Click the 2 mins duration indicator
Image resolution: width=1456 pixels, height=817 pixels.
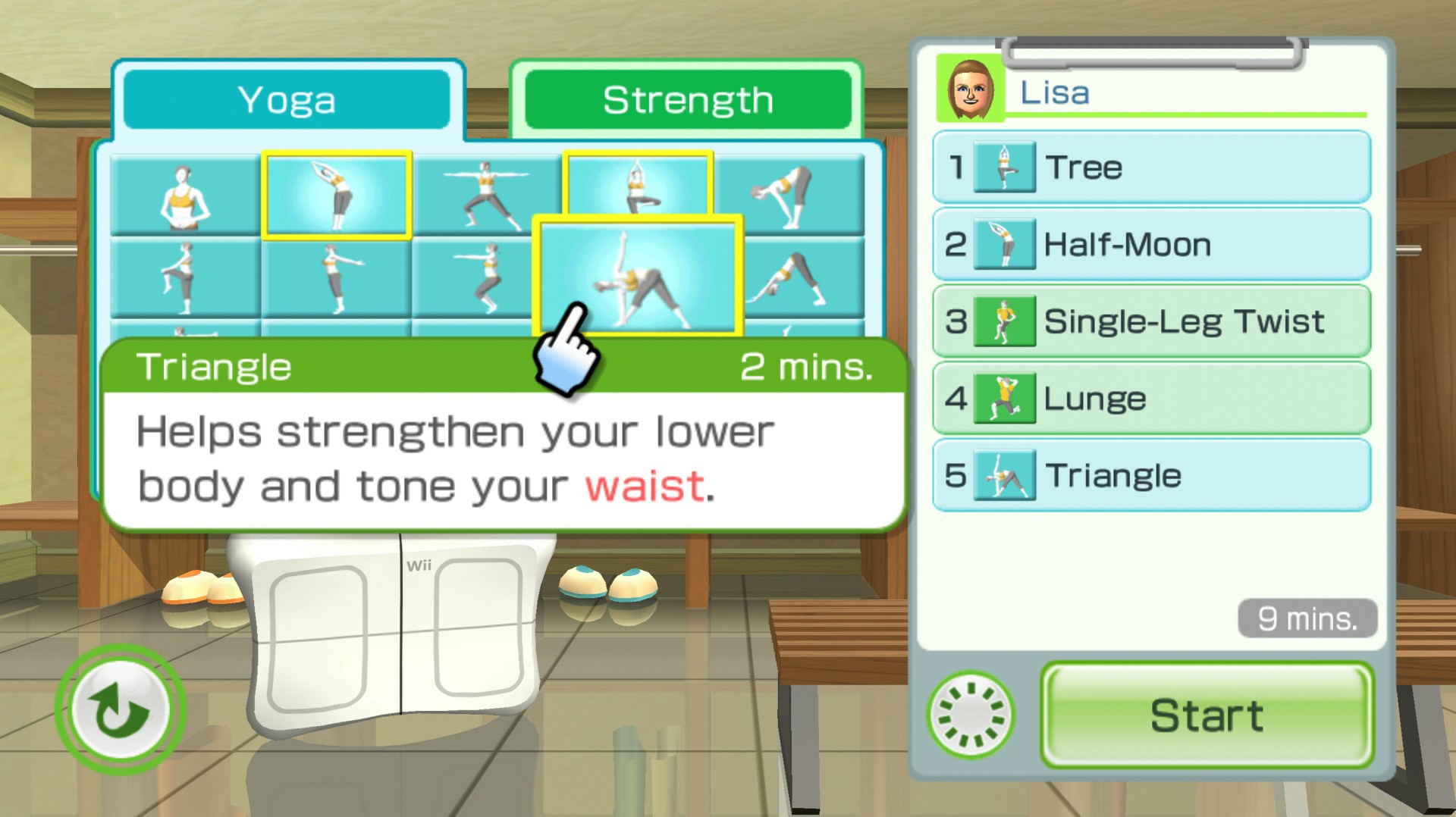[808, 367]
